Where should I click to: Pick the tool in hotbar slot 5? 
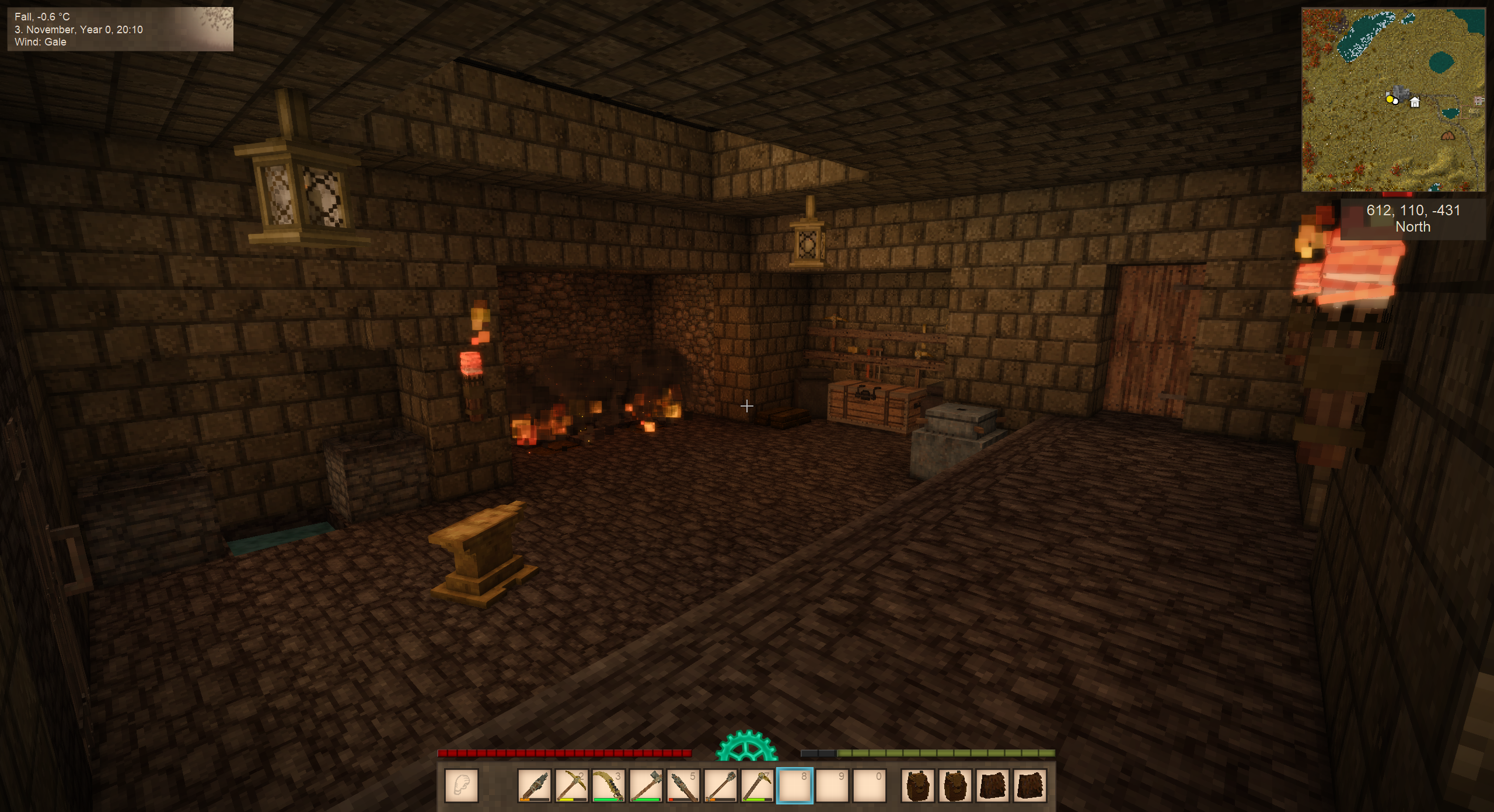(683, 785)
